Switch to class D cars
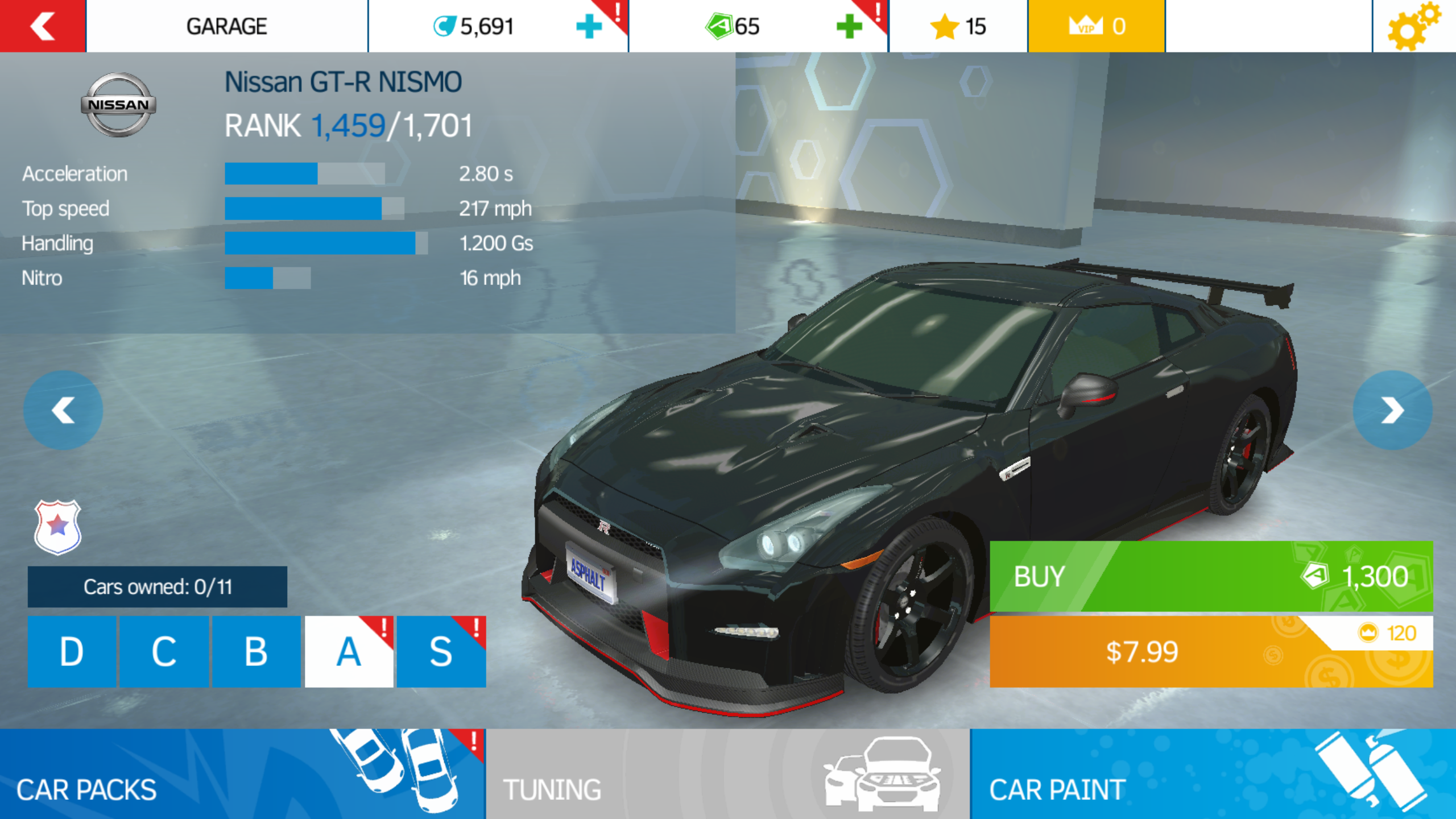1456x819 pixels. pyautogui.click(x=72, y=652)
